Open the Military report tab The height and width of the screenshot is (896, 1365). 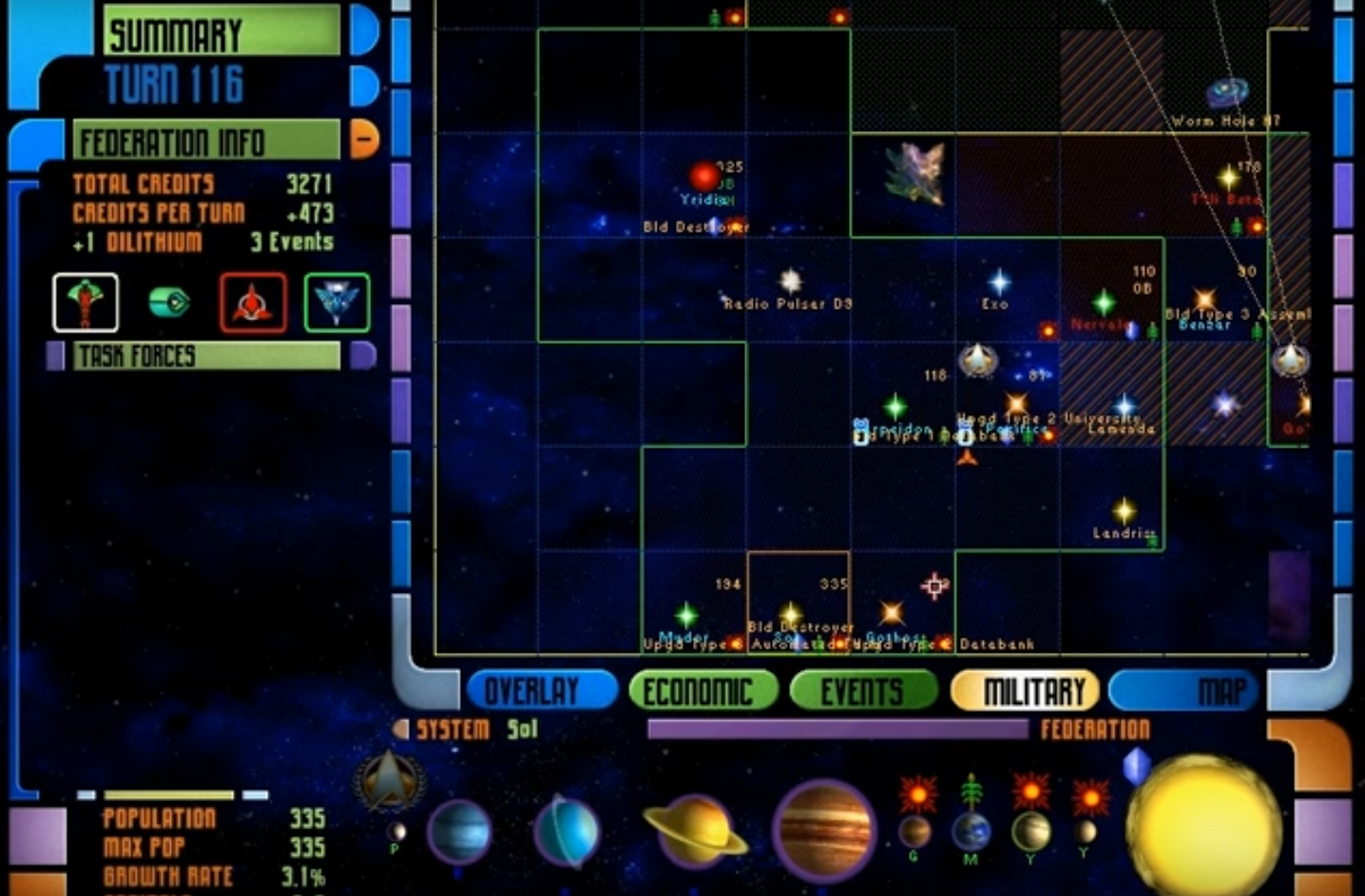coord(1025,690)
